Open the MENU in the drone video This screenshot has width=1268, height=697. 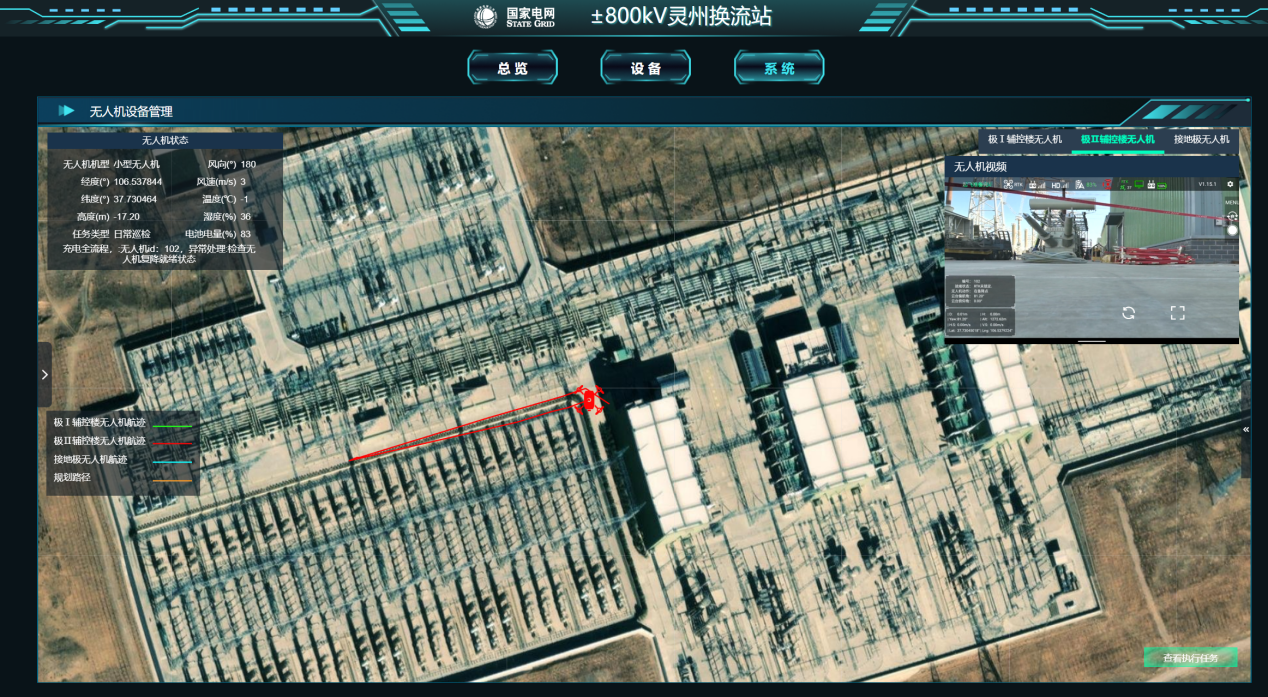point(1231,201)
